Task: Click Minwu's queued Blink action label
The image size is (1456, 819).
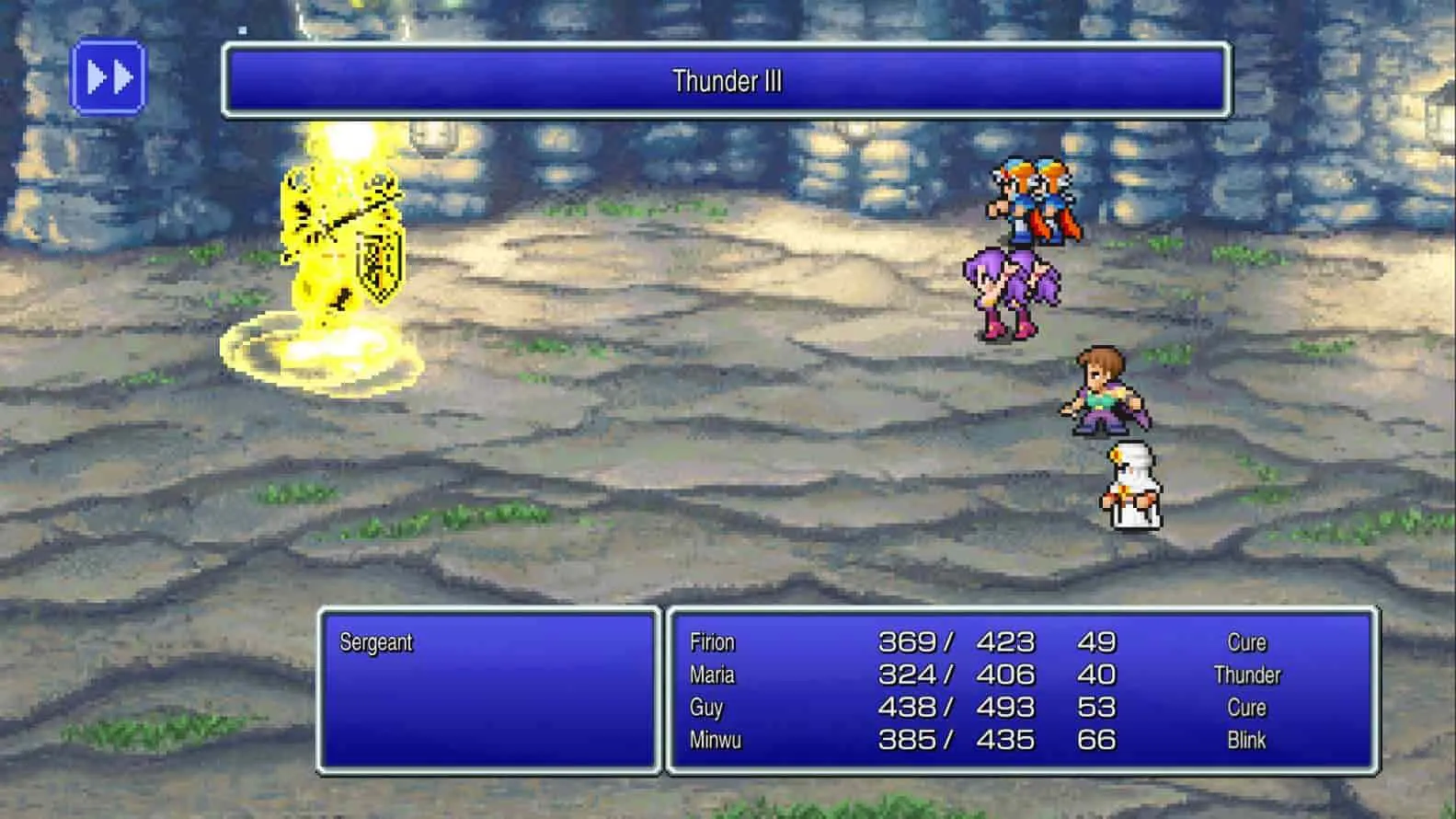Action: click(x=1249, y=739)
